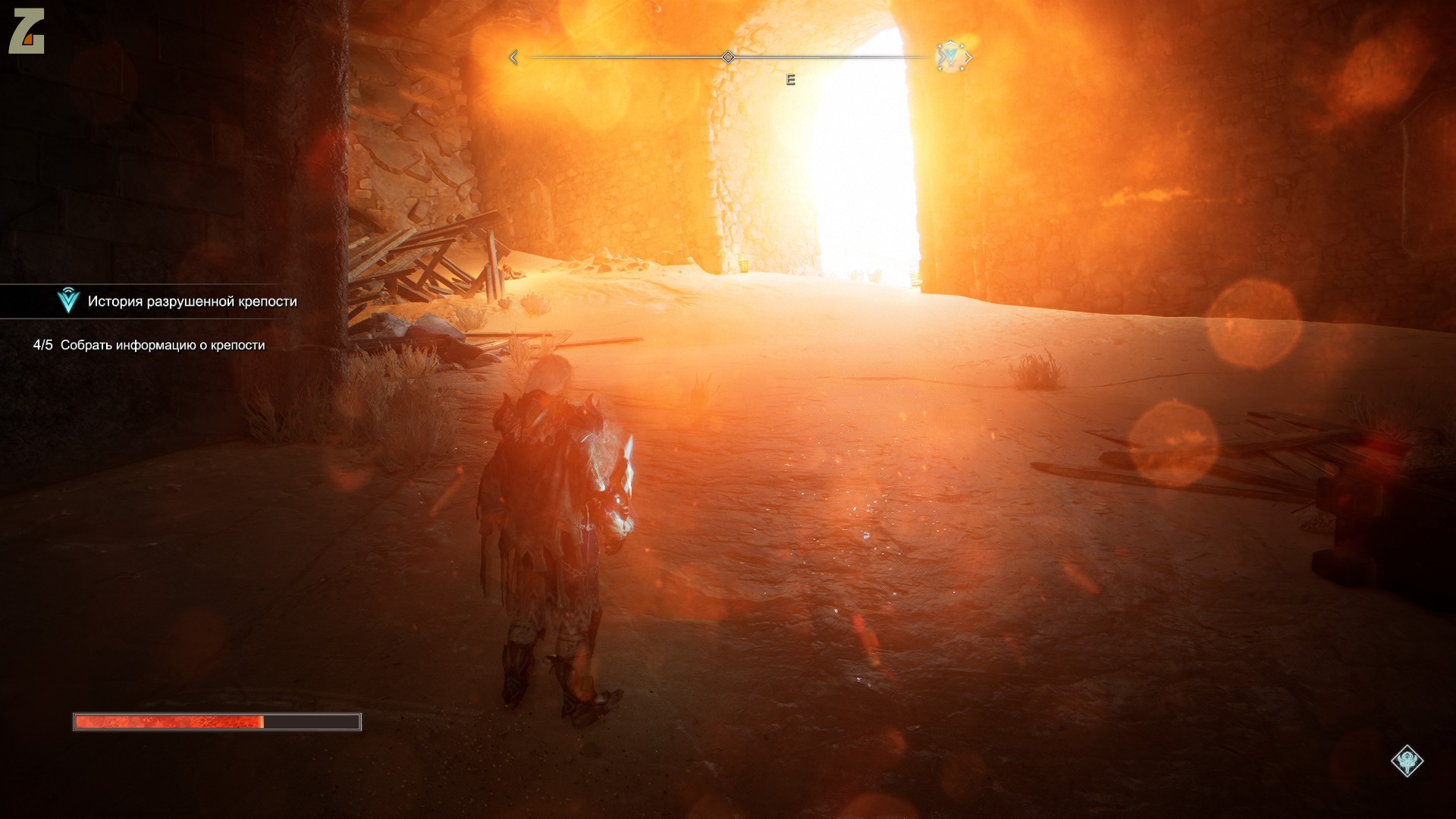Screen dimensions: 1456x819
Task: Click the objective "Собрать информацию о крепости"
Action: pyautogui.click(x=162, y=345)
